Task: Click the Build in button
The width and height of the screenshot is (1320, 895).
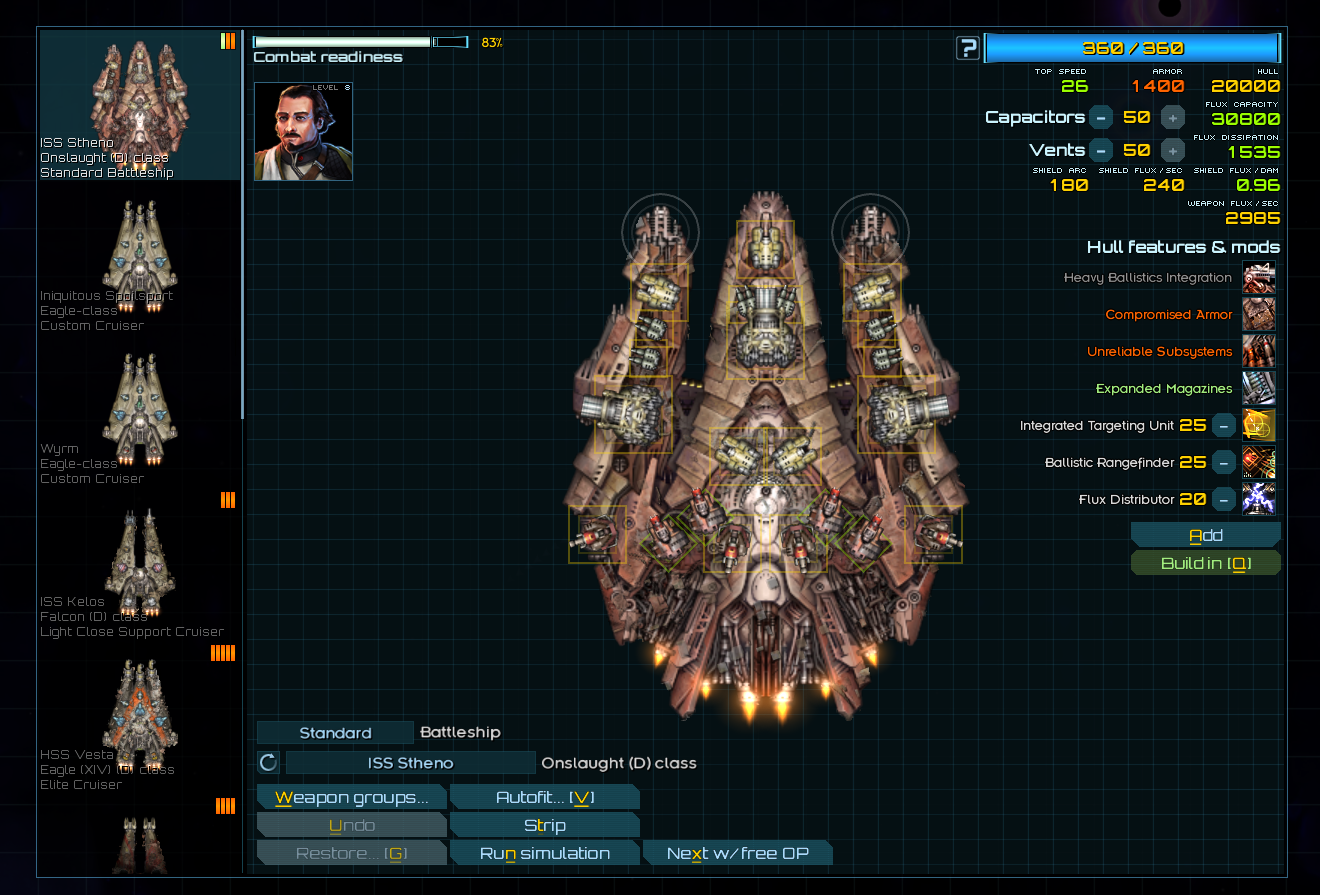Action: coord(1205,563)
